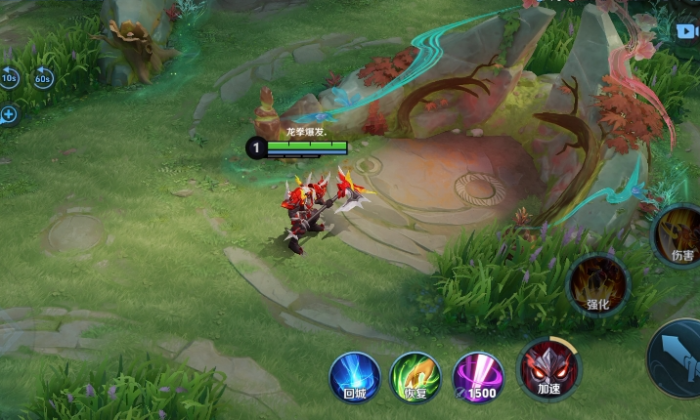
Task: Use the 恢复 heal ability
Action: pyautogui.click(x=415, y=376)
